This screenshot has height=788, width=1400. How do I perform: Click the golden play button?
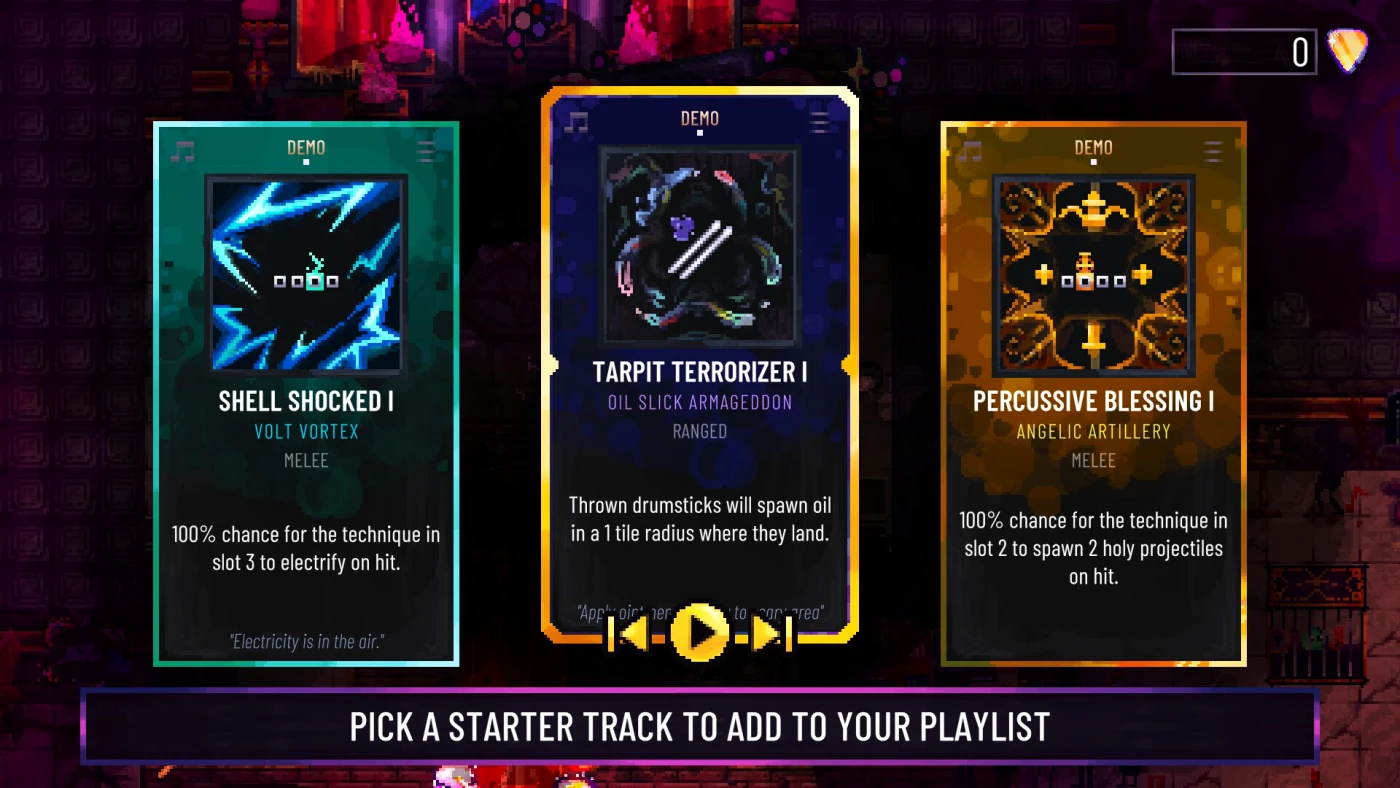coord(700,633)
